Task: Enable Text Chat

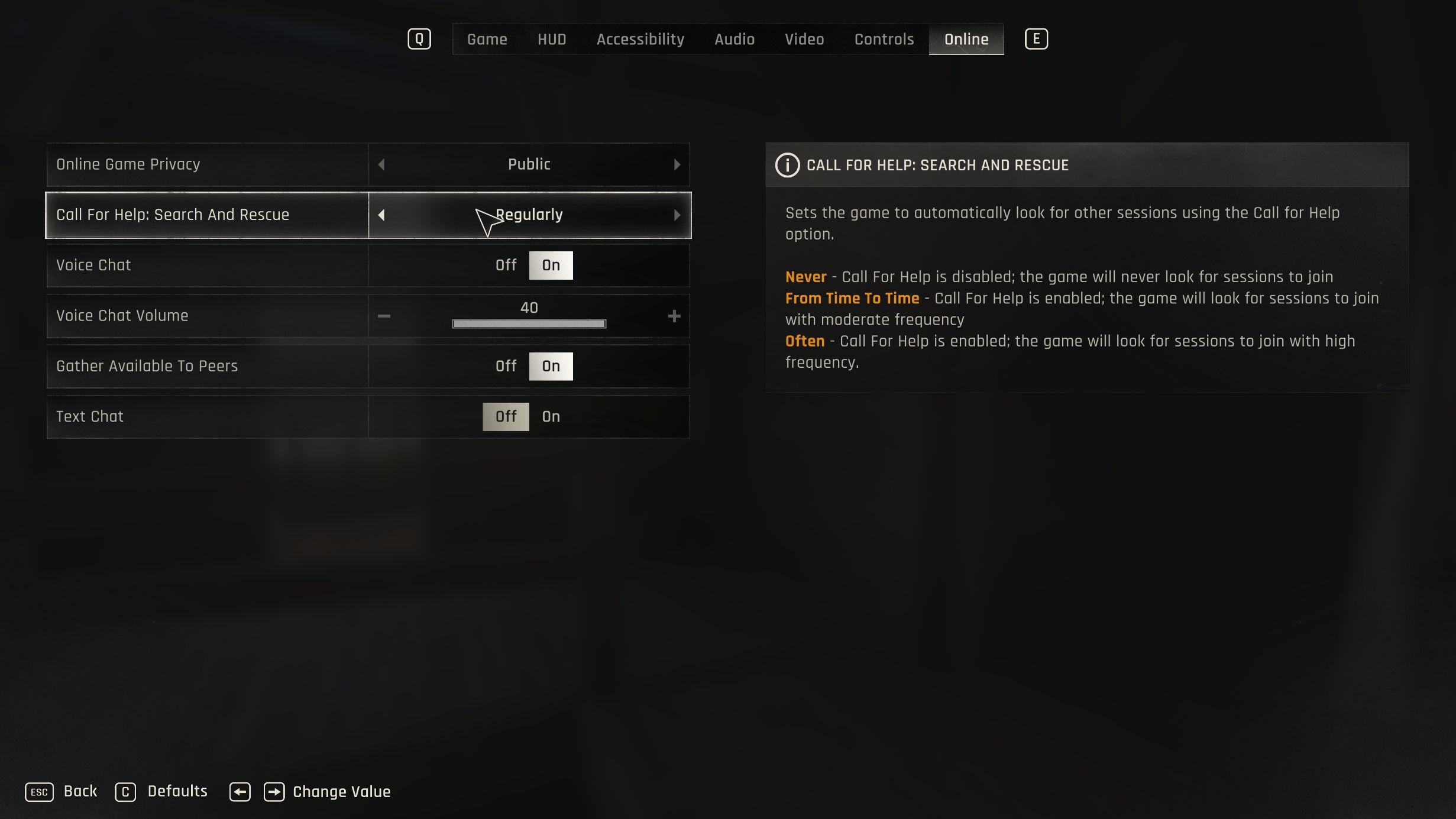Action: 551,416
